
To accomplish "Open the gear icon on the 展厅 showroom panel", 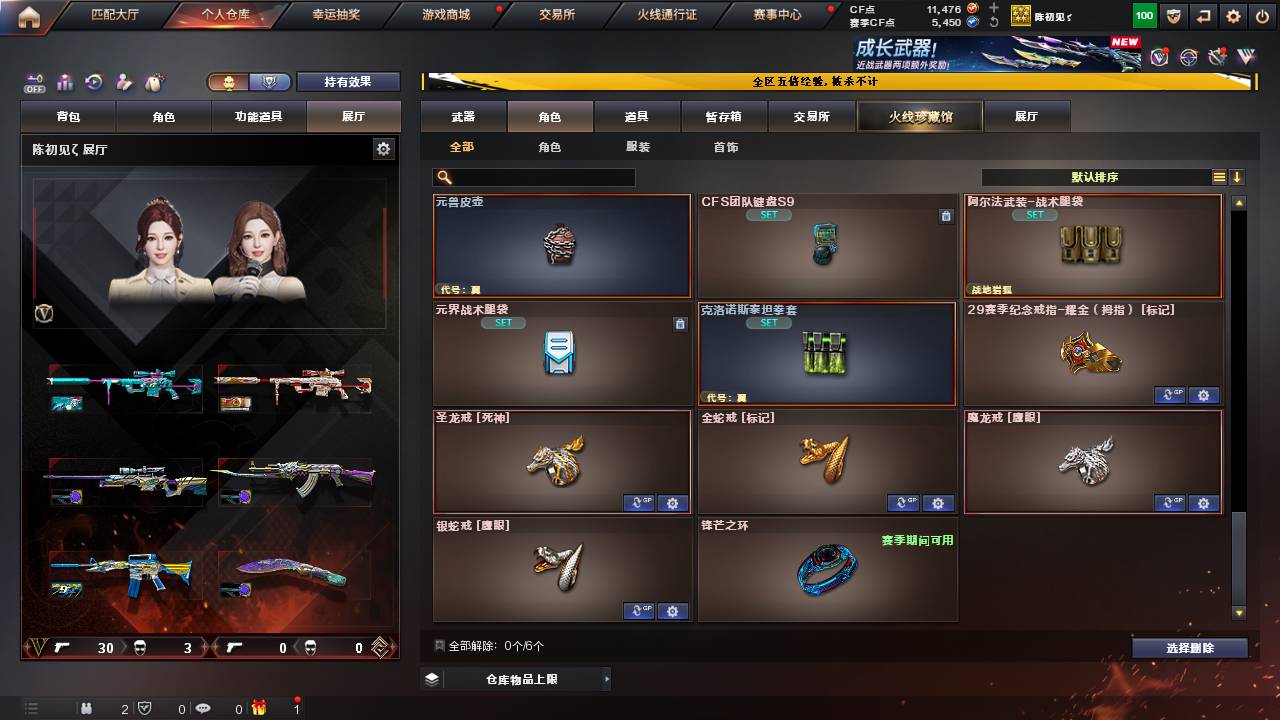I will coord(385,146).
